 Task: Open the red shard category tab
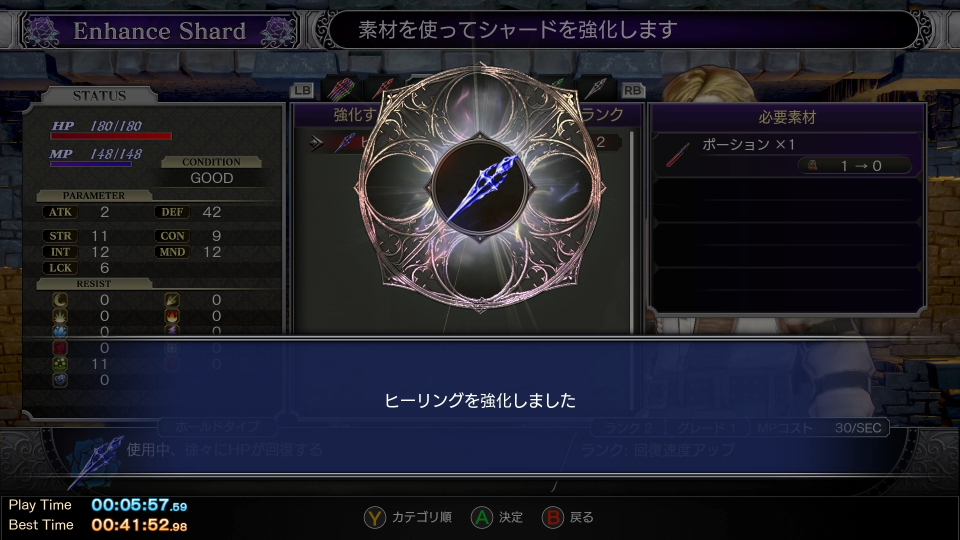coord(381,88)
